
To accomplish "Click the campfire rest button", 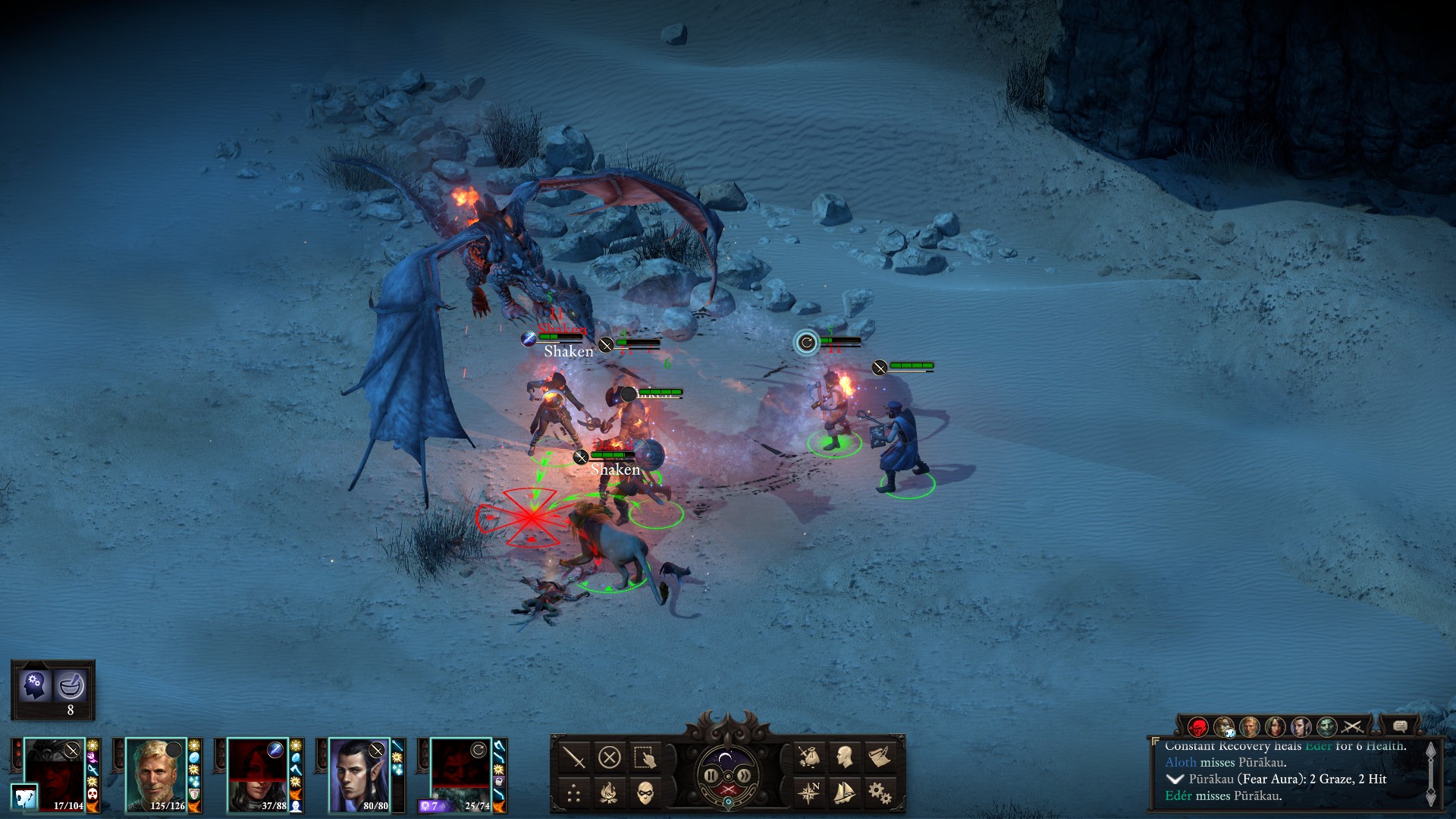I will coord(610,793).
